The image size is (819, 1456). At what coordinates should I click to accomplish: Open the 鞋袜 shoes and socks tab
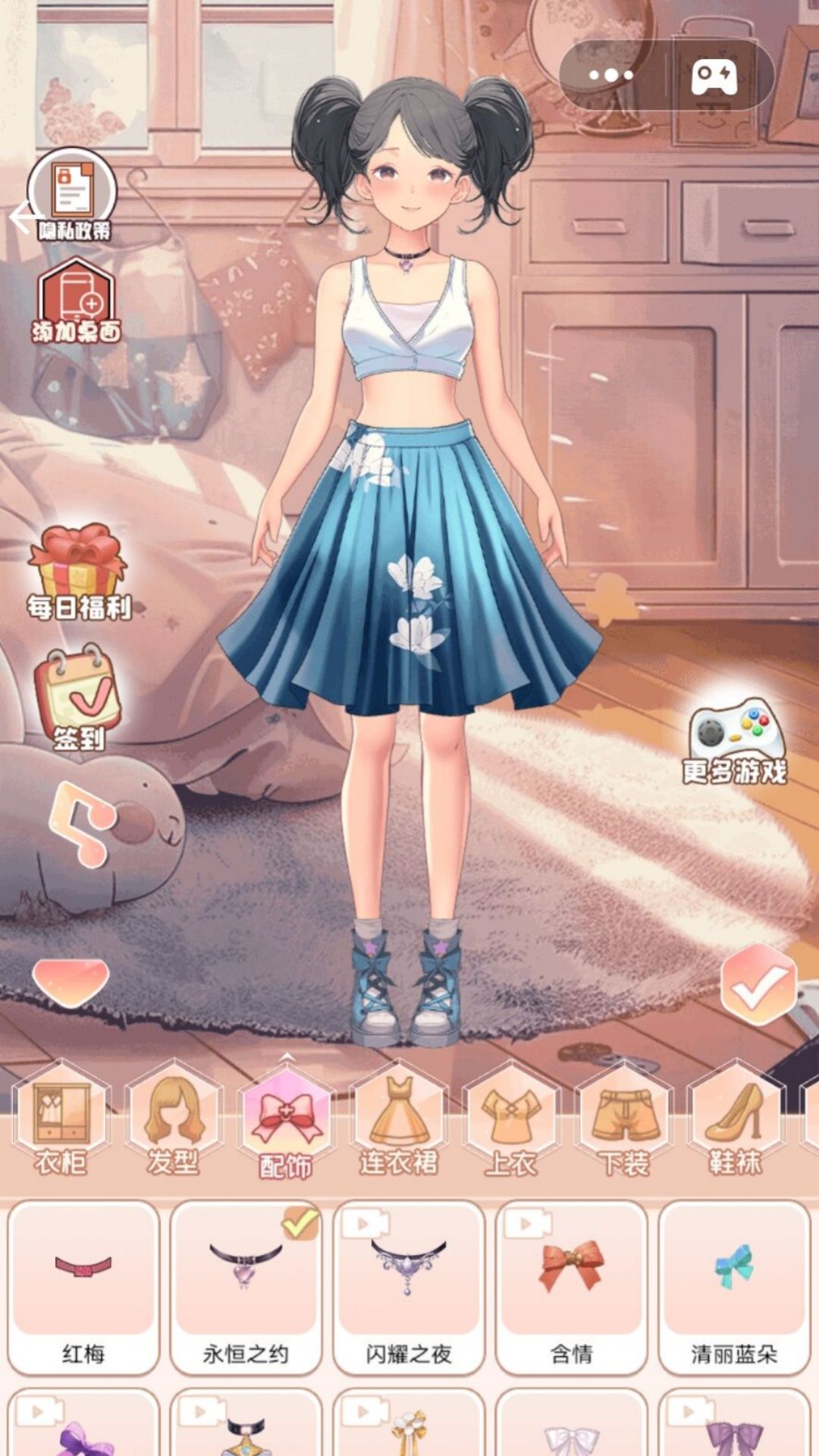point(735,1121)
